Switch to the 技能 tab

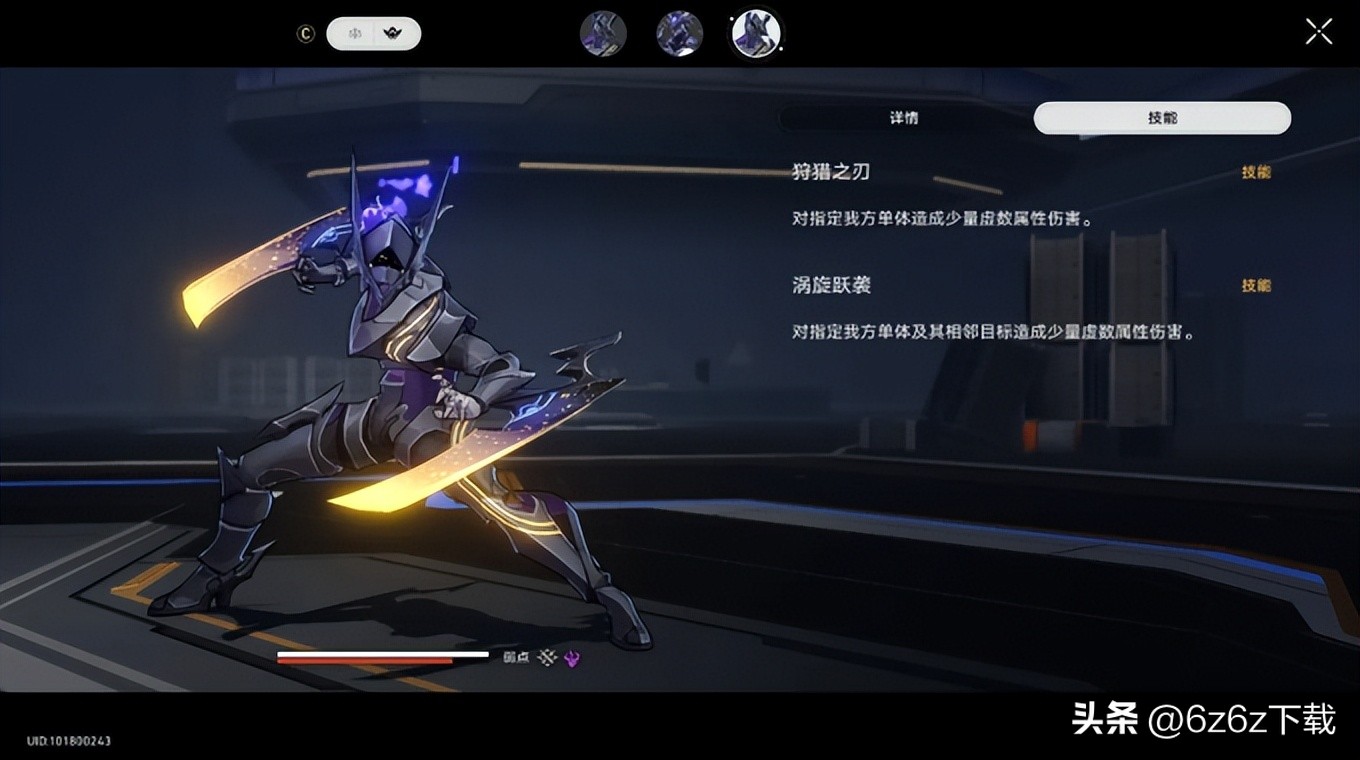tap(1162, 117)
